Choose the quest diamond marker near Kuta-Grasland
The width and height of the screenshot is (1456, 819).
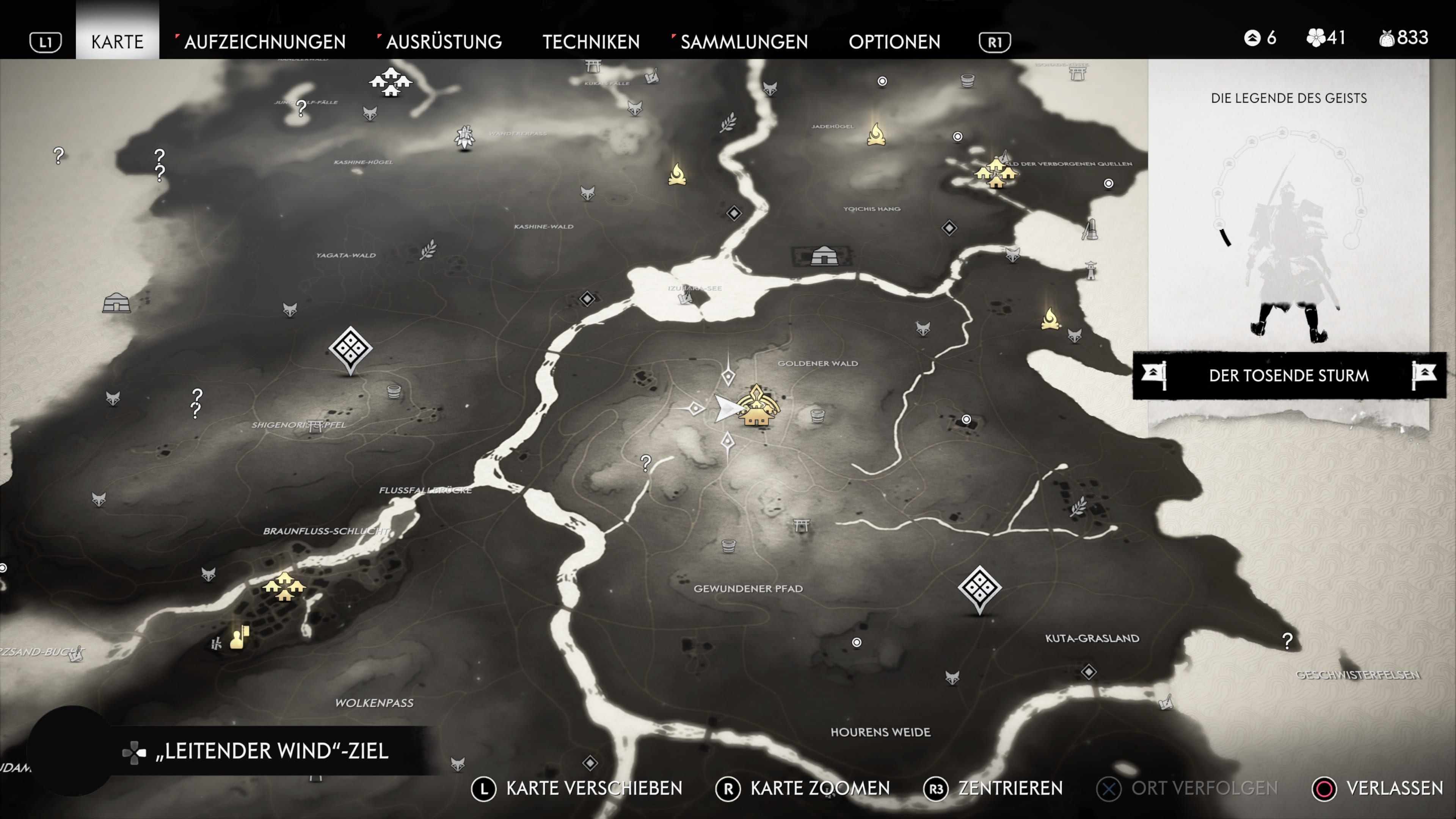(x=979, y=588)
